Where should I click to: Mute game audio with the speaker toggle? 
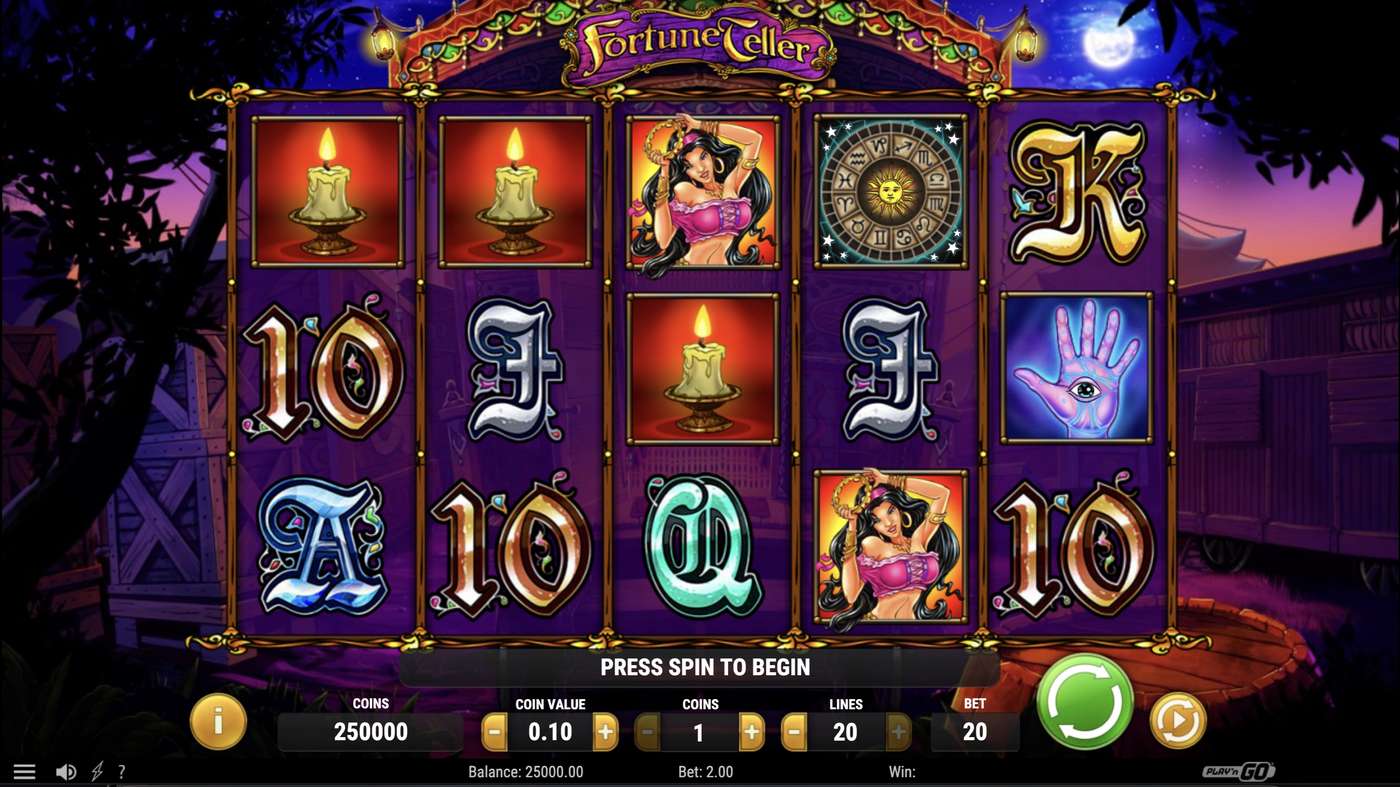tap(66, 770)
